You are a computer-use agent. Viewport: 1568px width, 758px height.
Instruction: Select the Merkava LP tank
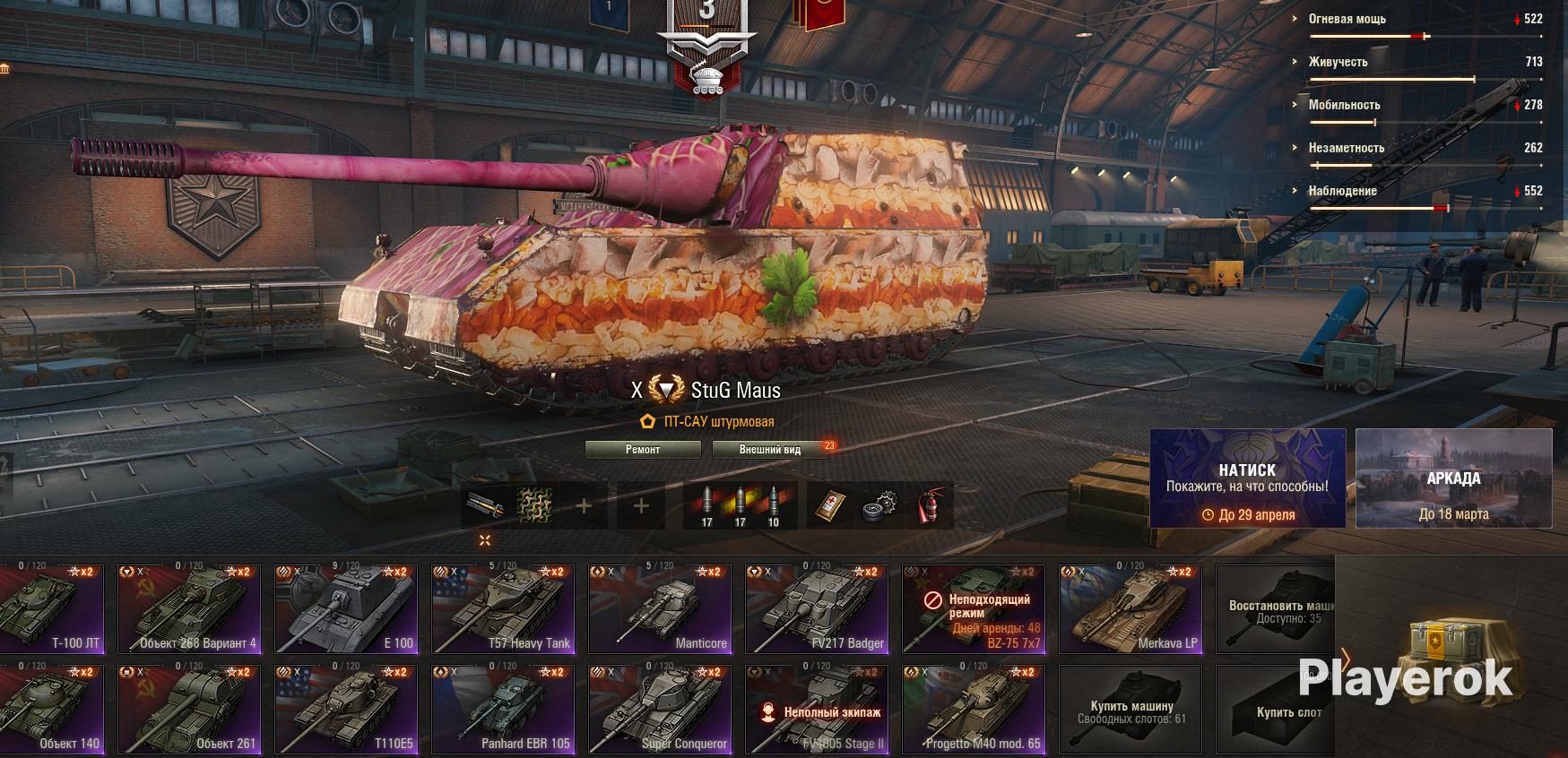(x=1131, y=608)
